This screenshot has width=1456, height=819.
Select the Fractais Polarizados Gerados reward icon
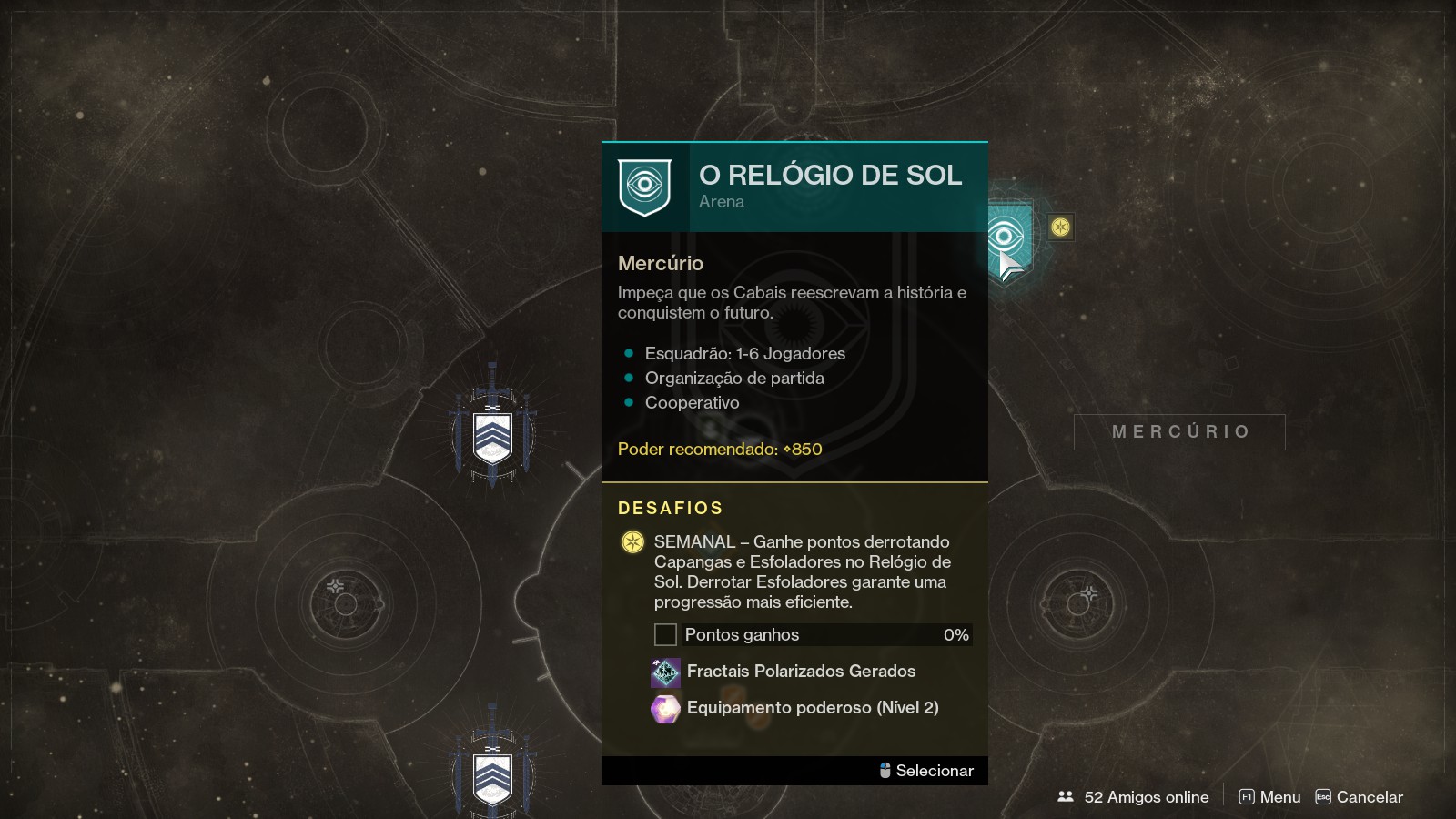[x=665, y=672]
